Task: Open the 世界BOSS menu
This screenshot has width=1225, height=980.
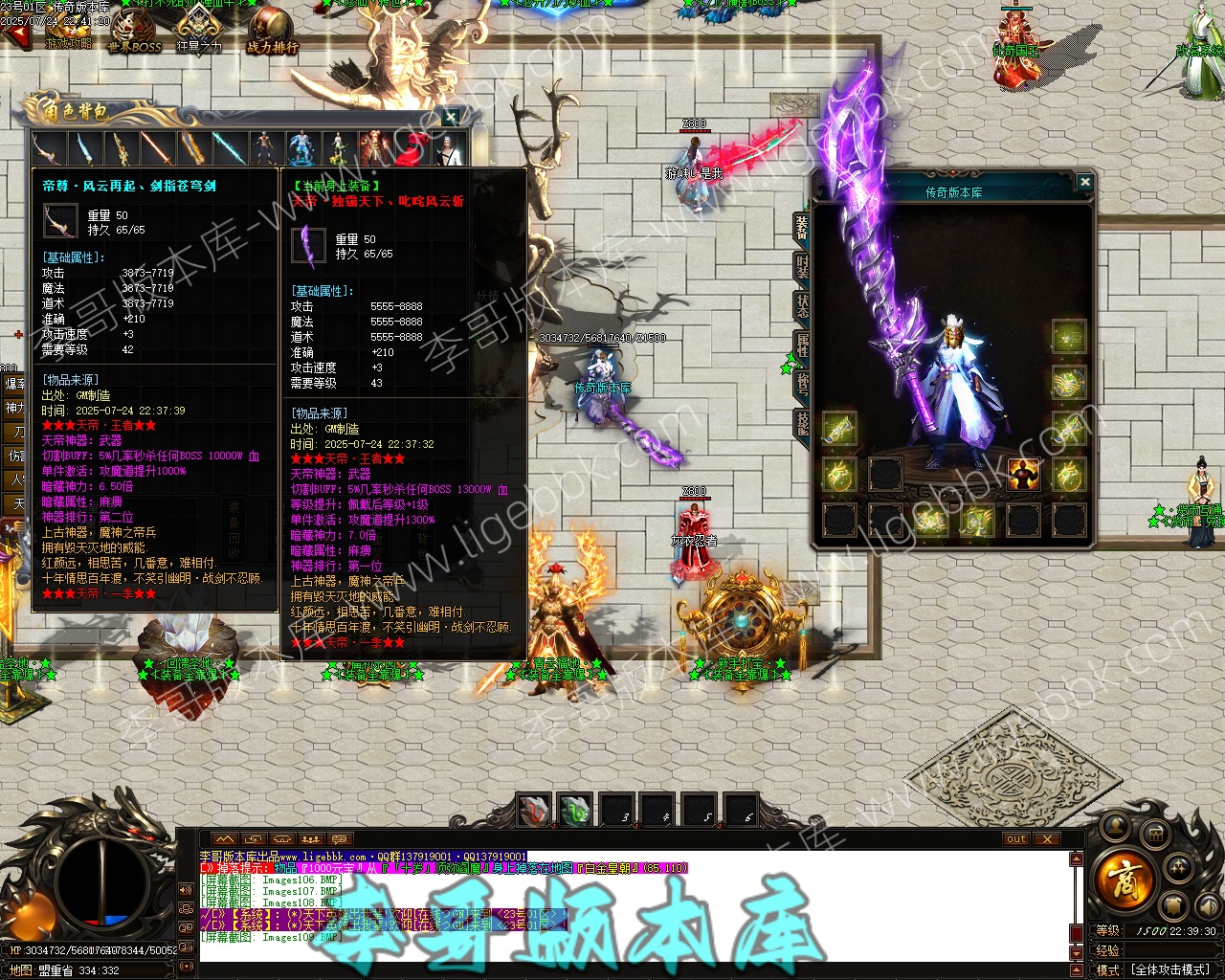Action: (x=134, y=33)
